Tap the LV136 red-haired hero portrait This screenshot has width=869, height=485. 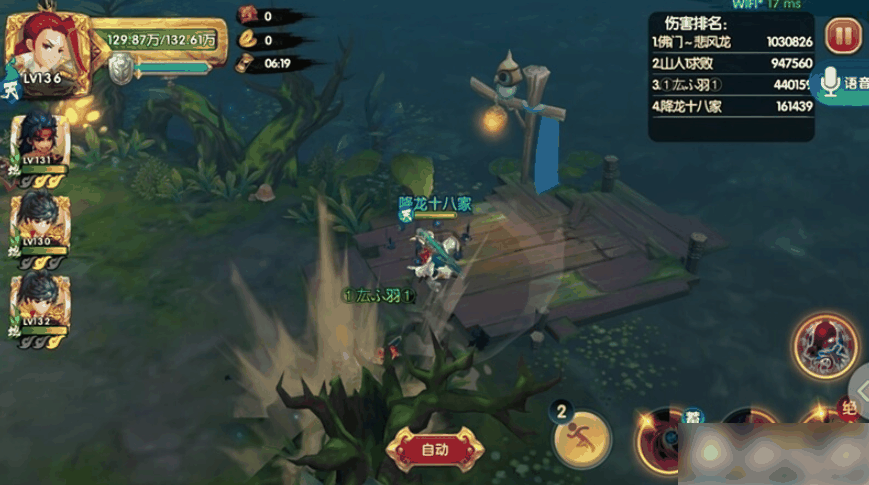point(48,50)
